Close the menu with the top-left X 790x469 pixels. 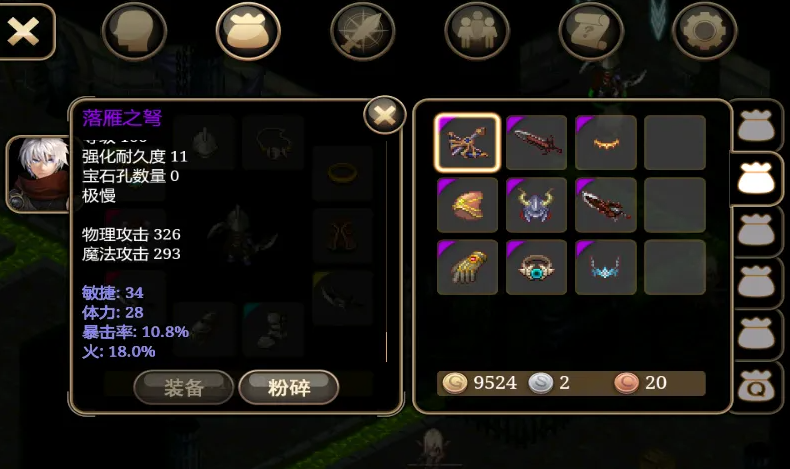(25, 31)
